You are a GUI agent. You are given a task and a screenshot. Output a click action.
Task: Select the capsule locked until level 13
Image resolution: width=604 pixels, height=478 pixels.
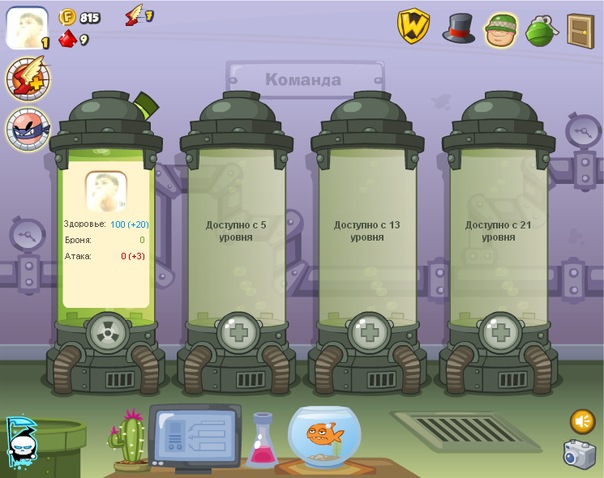coord(365,231)
